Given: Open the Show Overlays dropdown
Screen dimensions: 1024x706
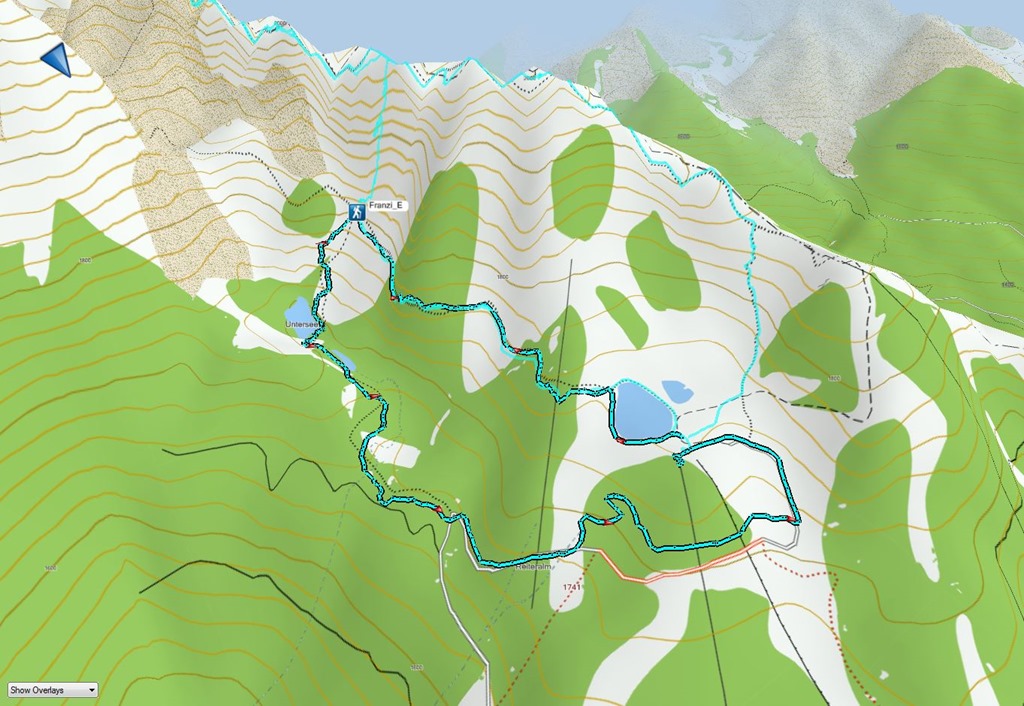Looking at the screenshot, I should click(52, 690).
